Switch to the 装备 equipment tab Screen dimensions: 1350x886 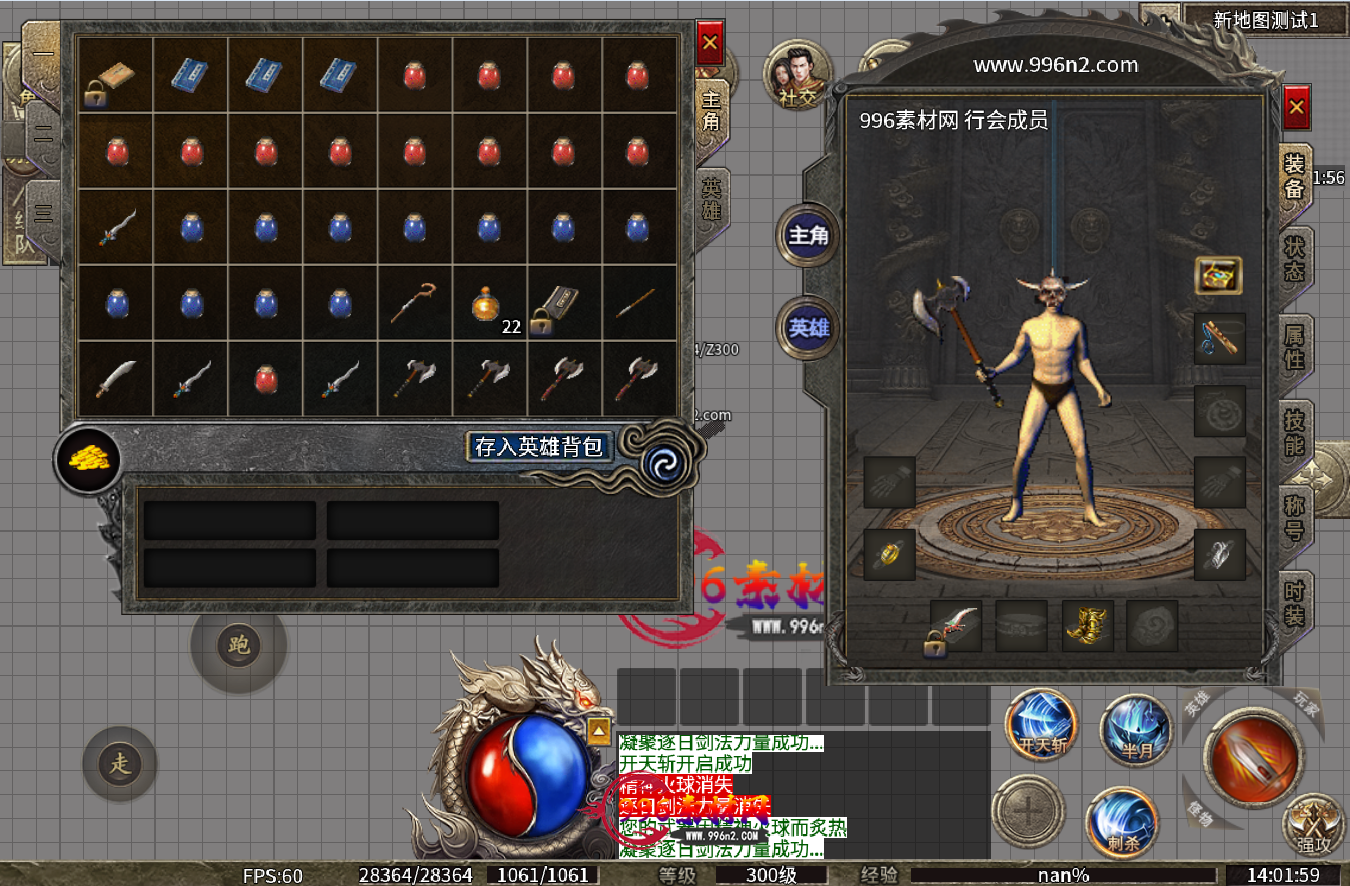(1295, 176)
